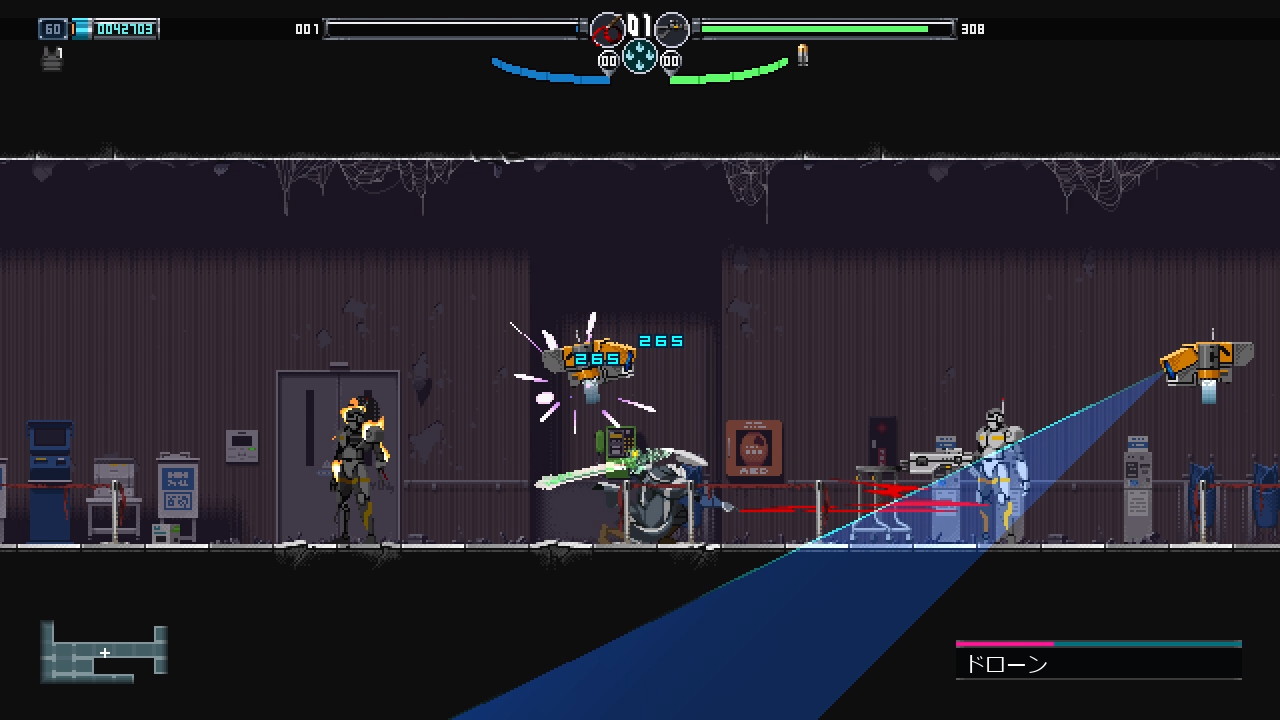Viewport: 1280px width, 720px height.
Task: Select the left weapon gauge dial
Action: pyautogui.click(x=607, y=29)
